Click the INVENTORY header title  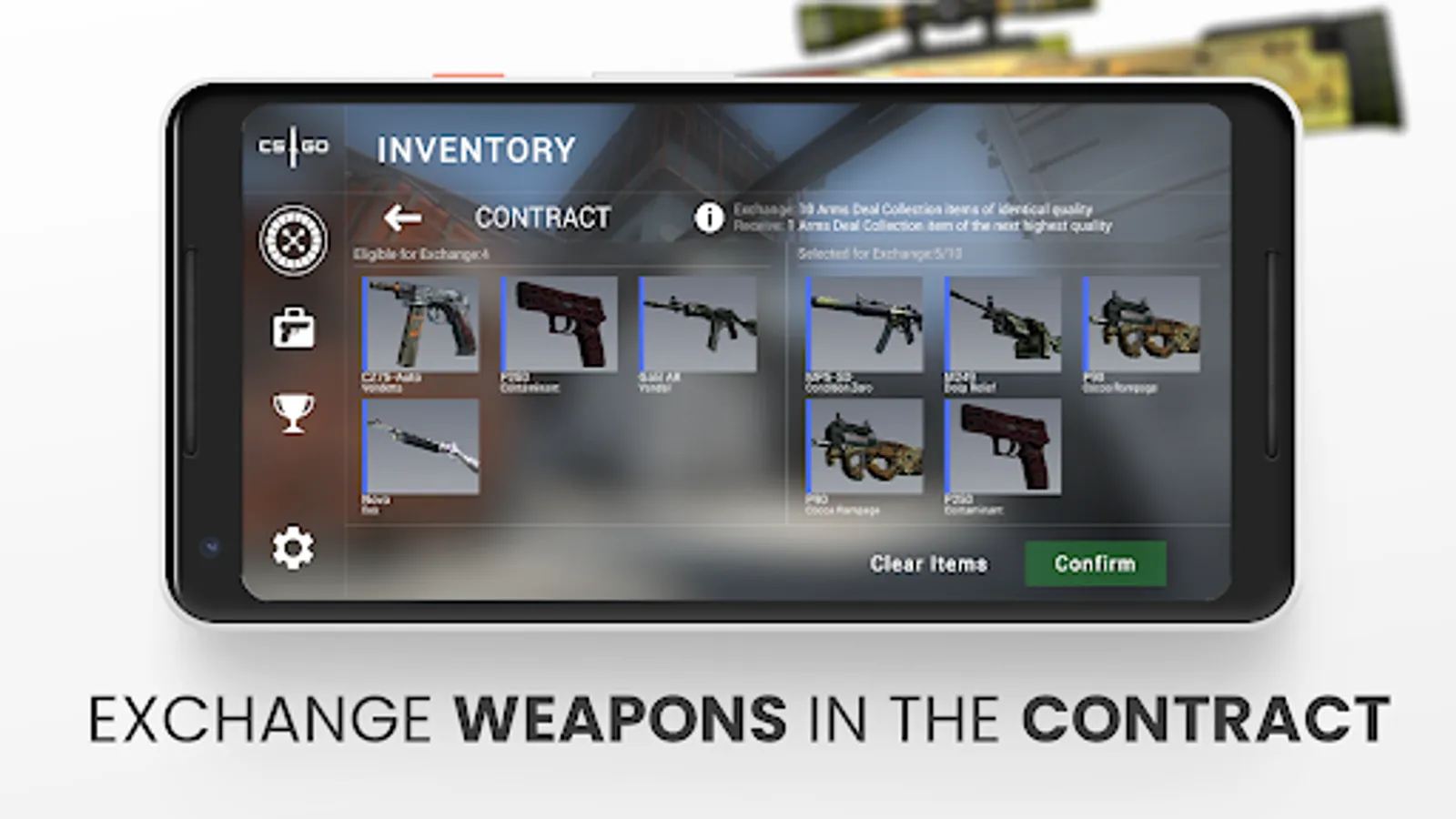click(476, 147)
